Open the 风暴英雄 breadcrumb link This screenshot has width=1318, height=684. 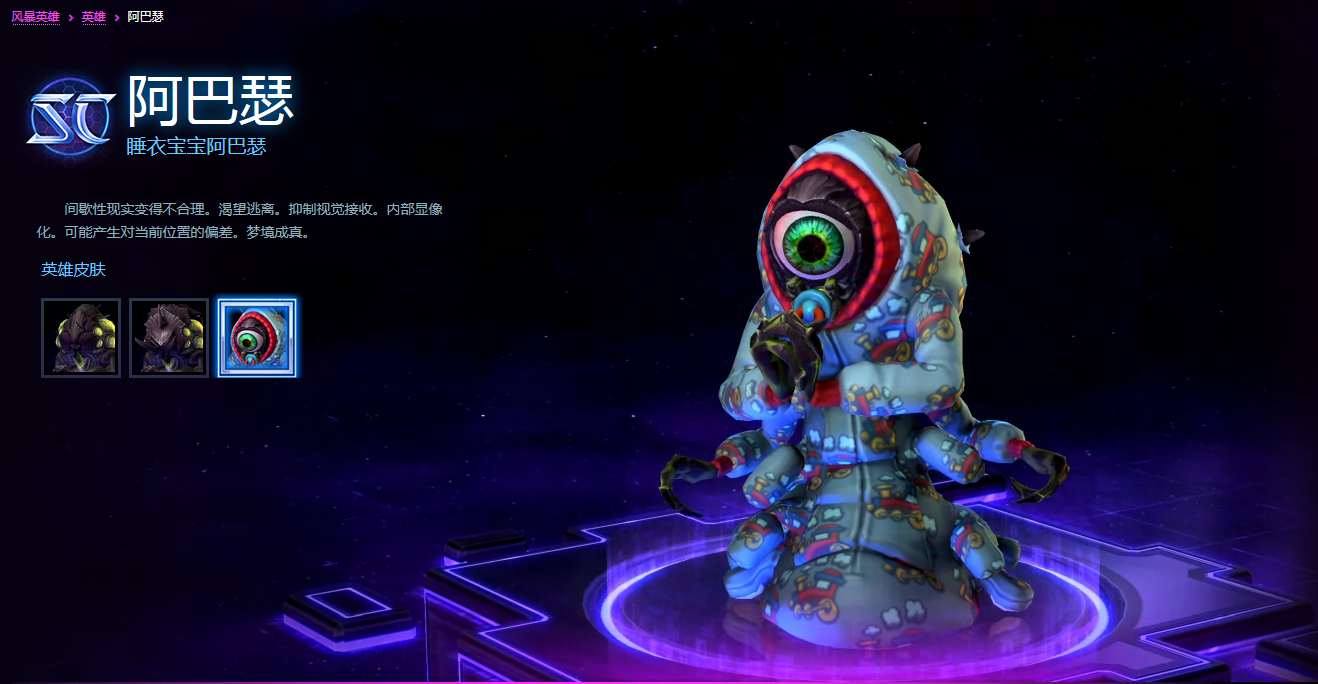(36, 17)
